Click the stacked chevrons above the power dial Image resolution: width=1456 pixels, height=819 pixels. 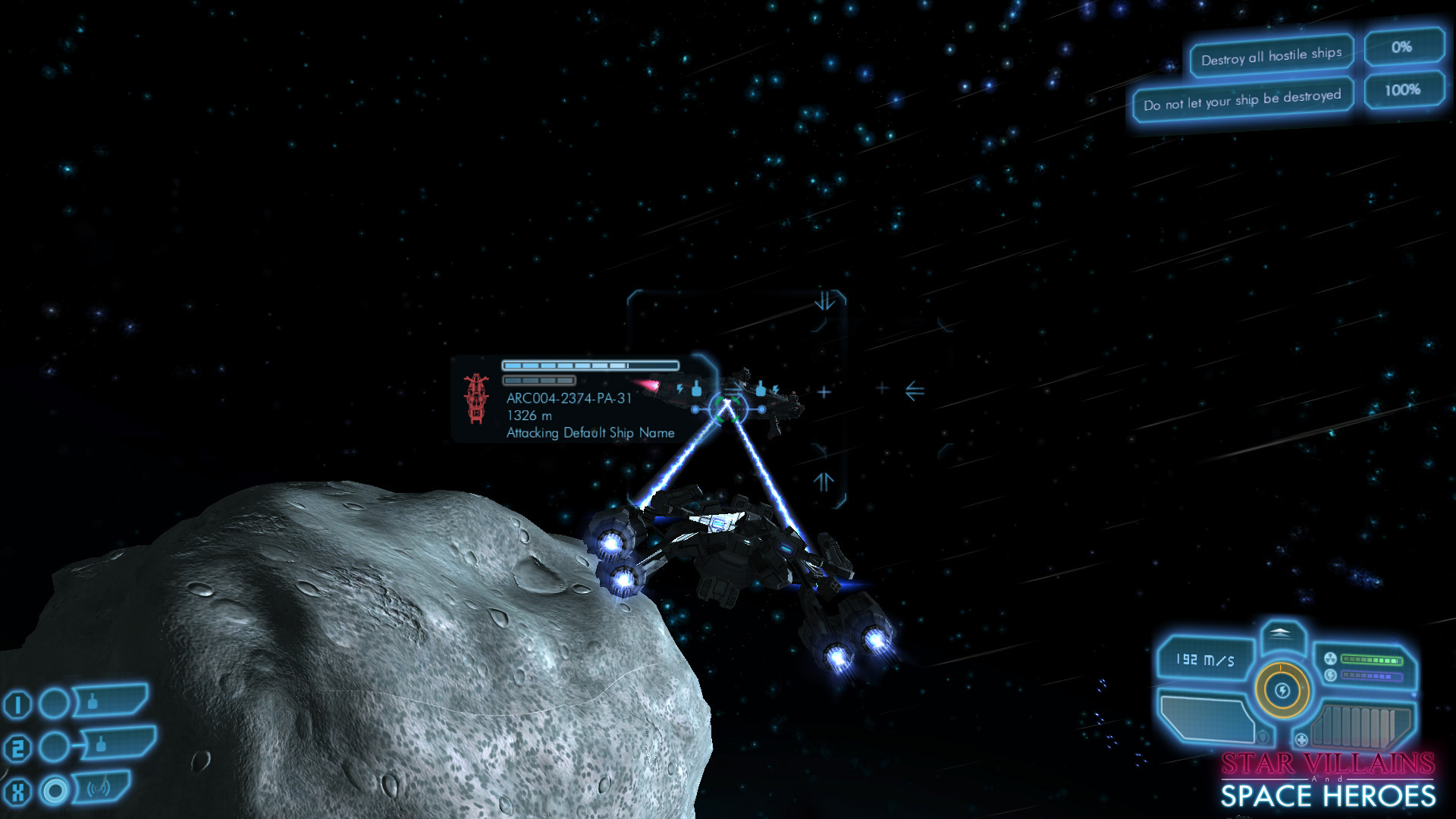pyautogui.click(x=1280, y=633)
